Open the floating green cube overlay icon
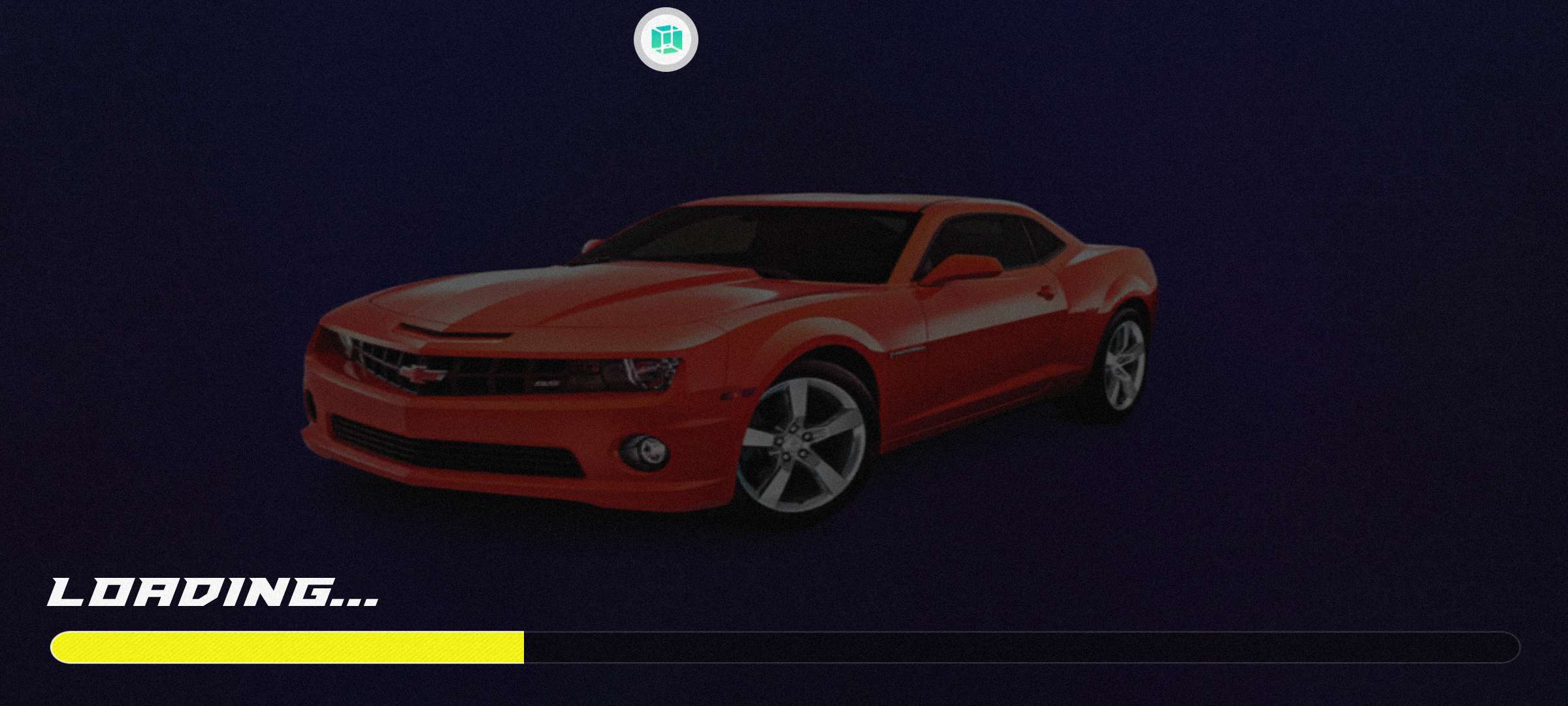1568x706 pixels. tap(666, 39)
